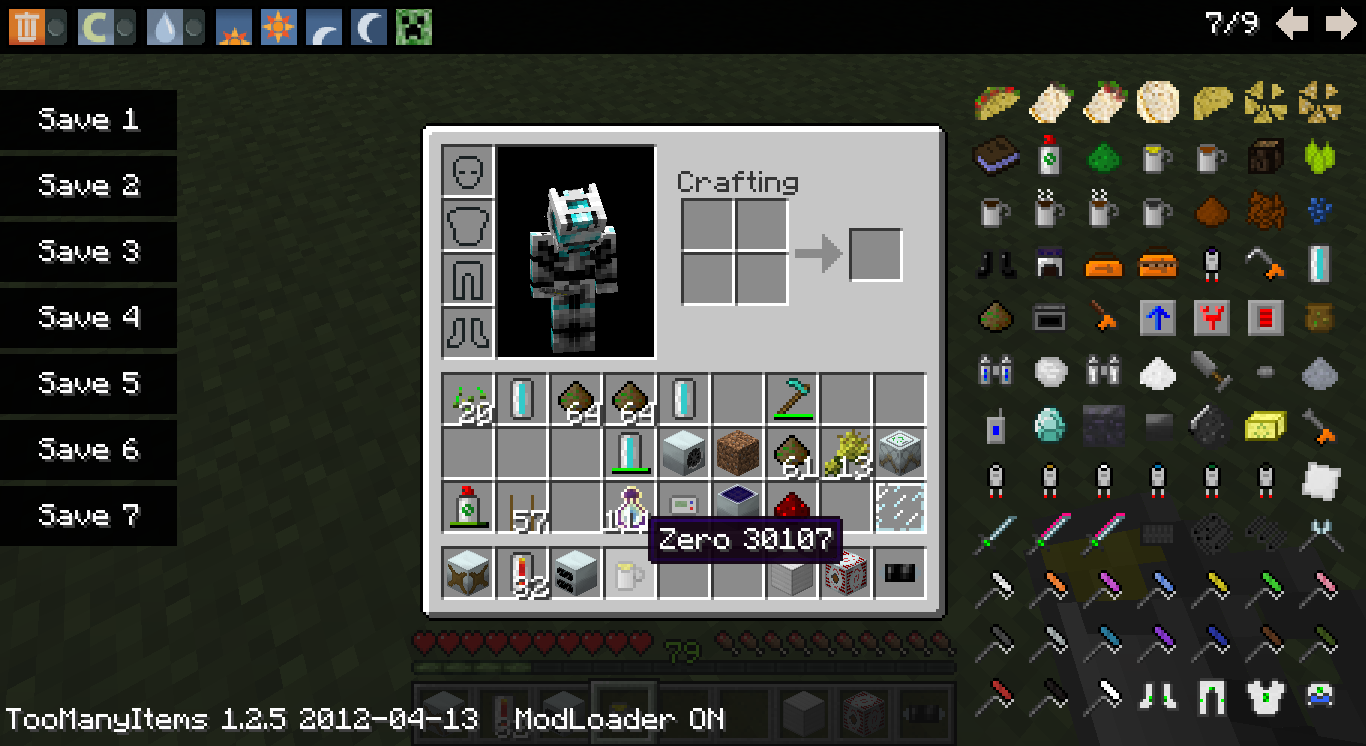Go to the previous item page arrow
1366x746 pixels.
[1292, 24]
